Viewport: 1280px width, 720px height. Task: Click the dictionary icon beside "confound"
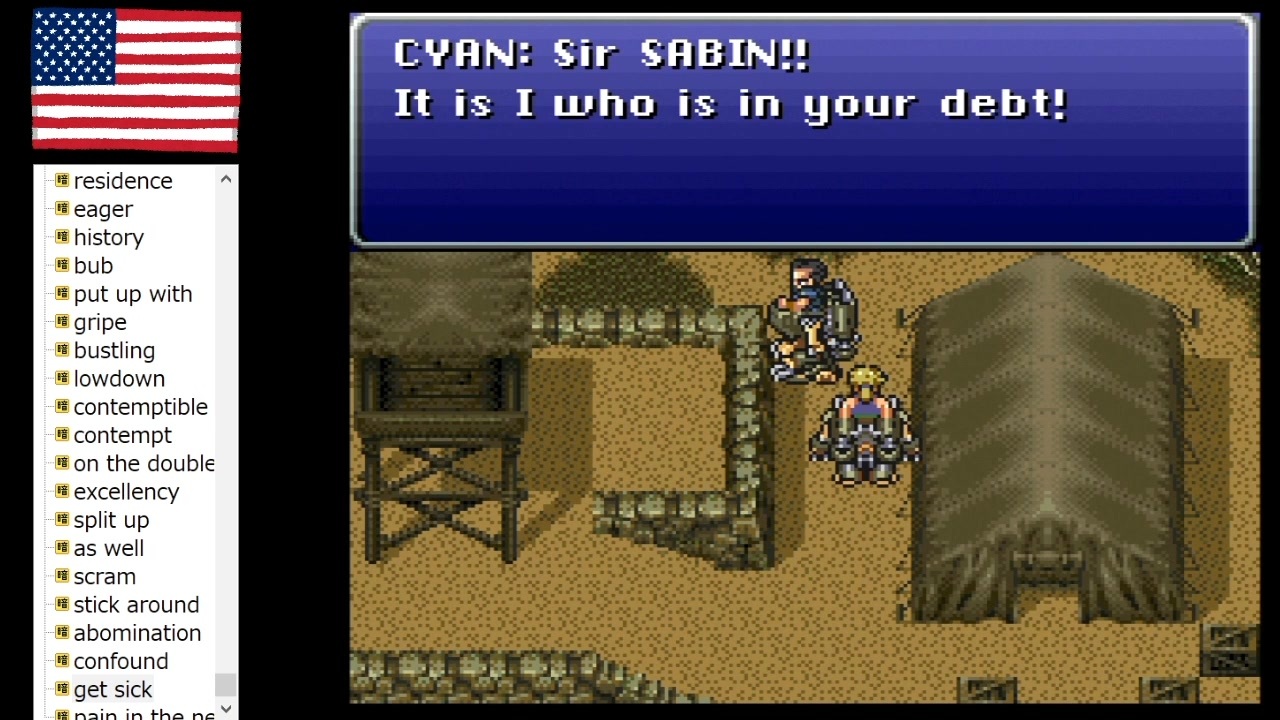60,661
